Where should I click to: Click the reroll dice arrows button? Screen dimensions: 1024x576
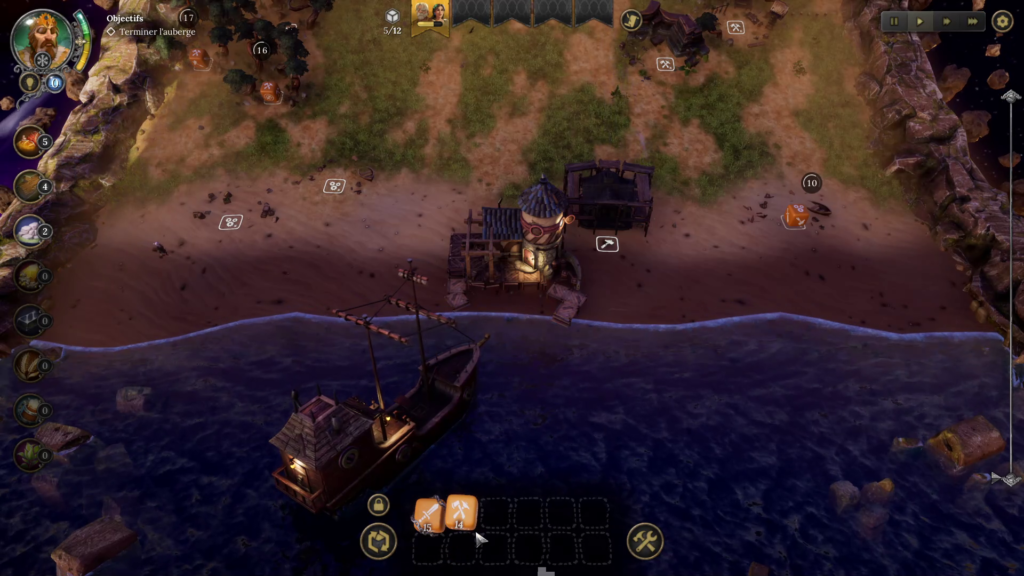point(378,542)
